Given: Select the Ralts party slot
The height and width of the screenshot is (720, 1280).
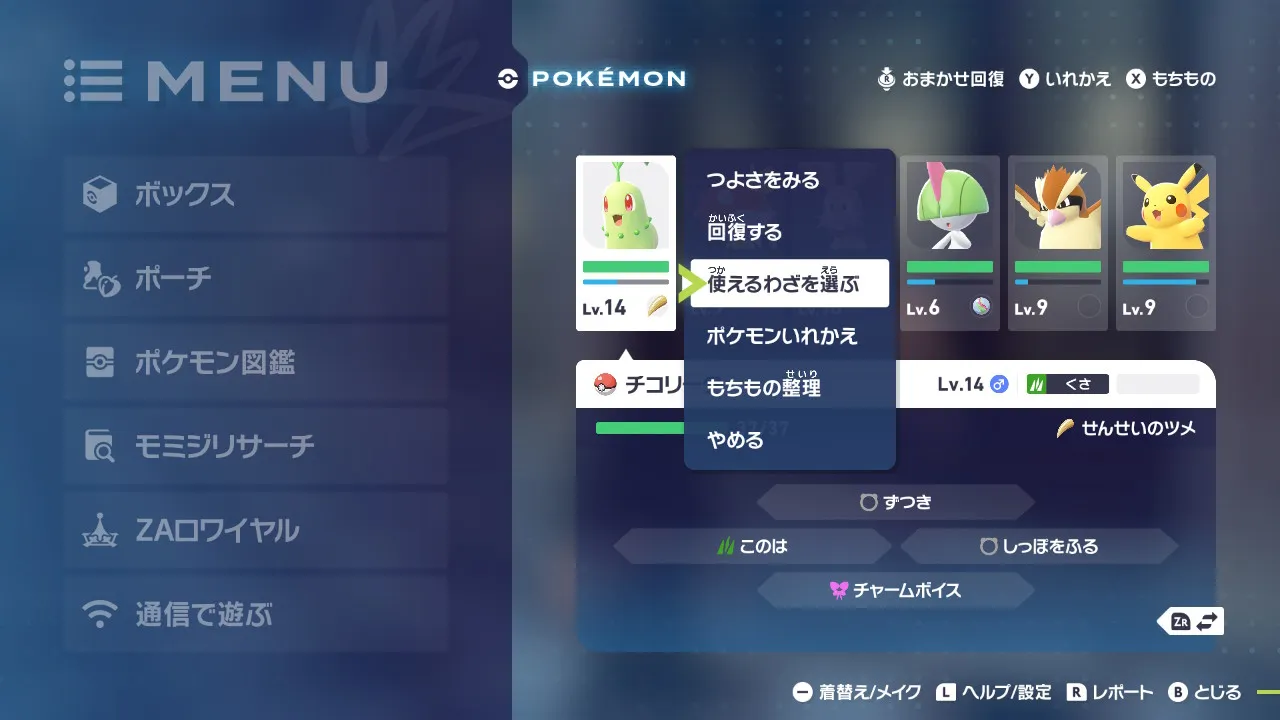Looking at the screenshot, I should (x=950, y=243).
